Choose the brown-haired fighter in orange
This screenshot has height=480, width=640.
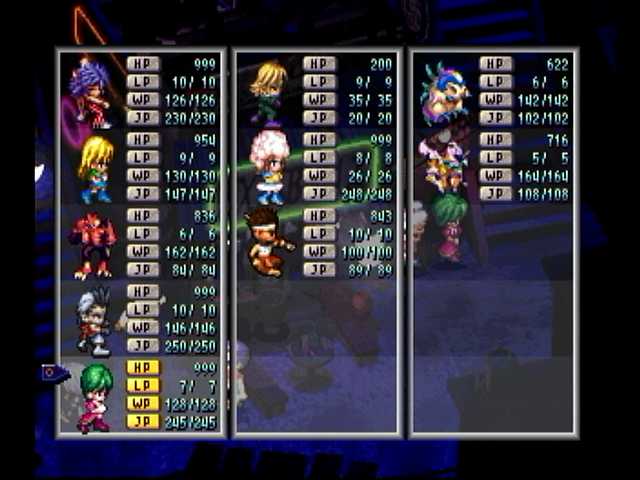tap(268, 241)
